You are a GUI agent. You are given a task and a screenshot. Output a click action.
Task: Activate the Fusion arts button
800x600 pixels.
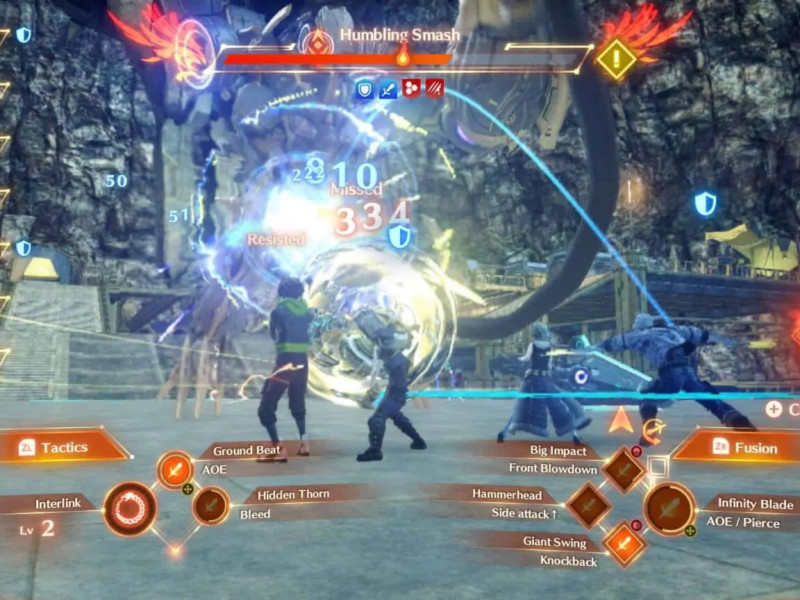[738, 447]
